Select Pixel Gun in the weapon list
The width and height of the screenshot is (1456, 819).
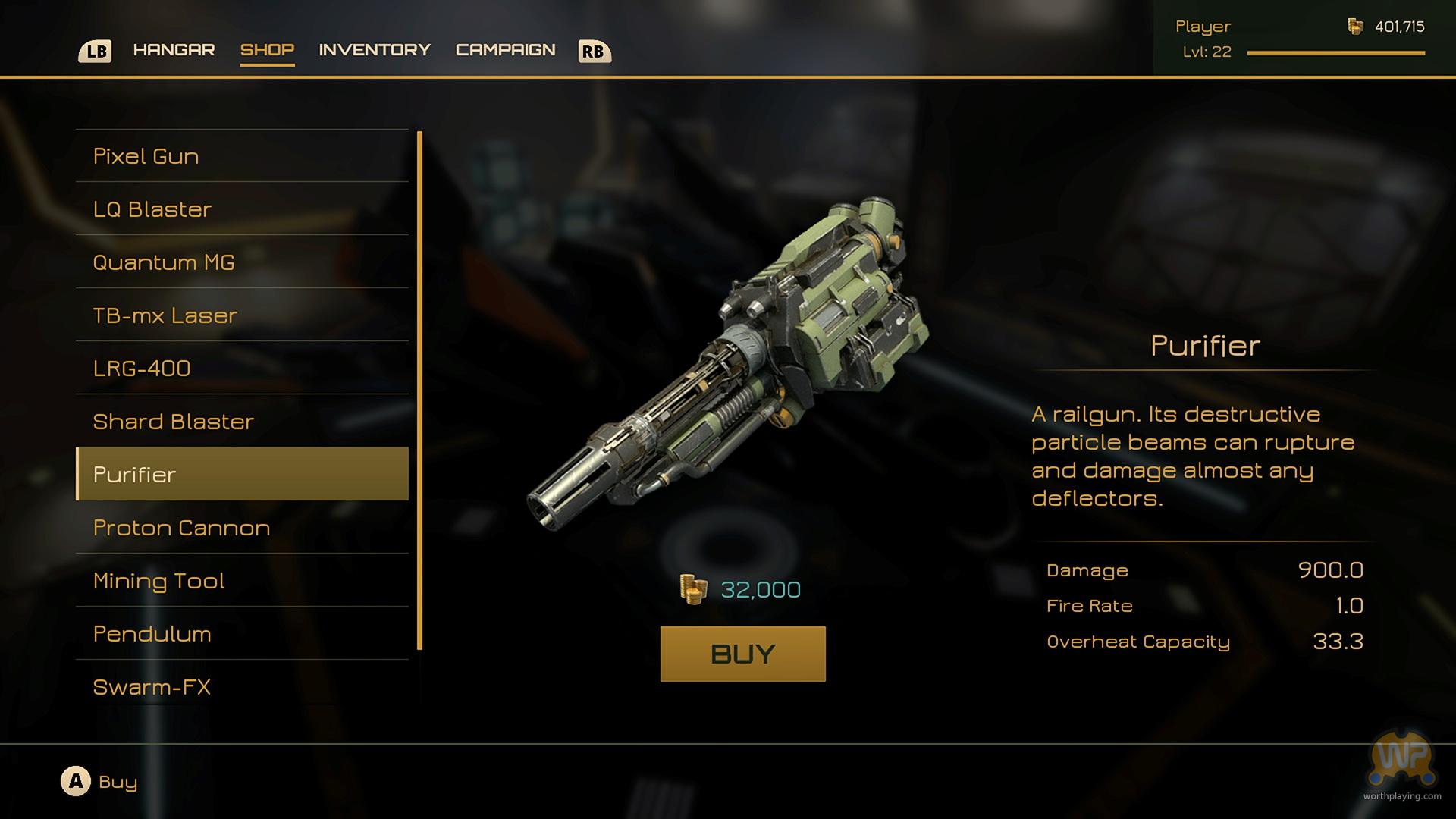tap(242, 156)
